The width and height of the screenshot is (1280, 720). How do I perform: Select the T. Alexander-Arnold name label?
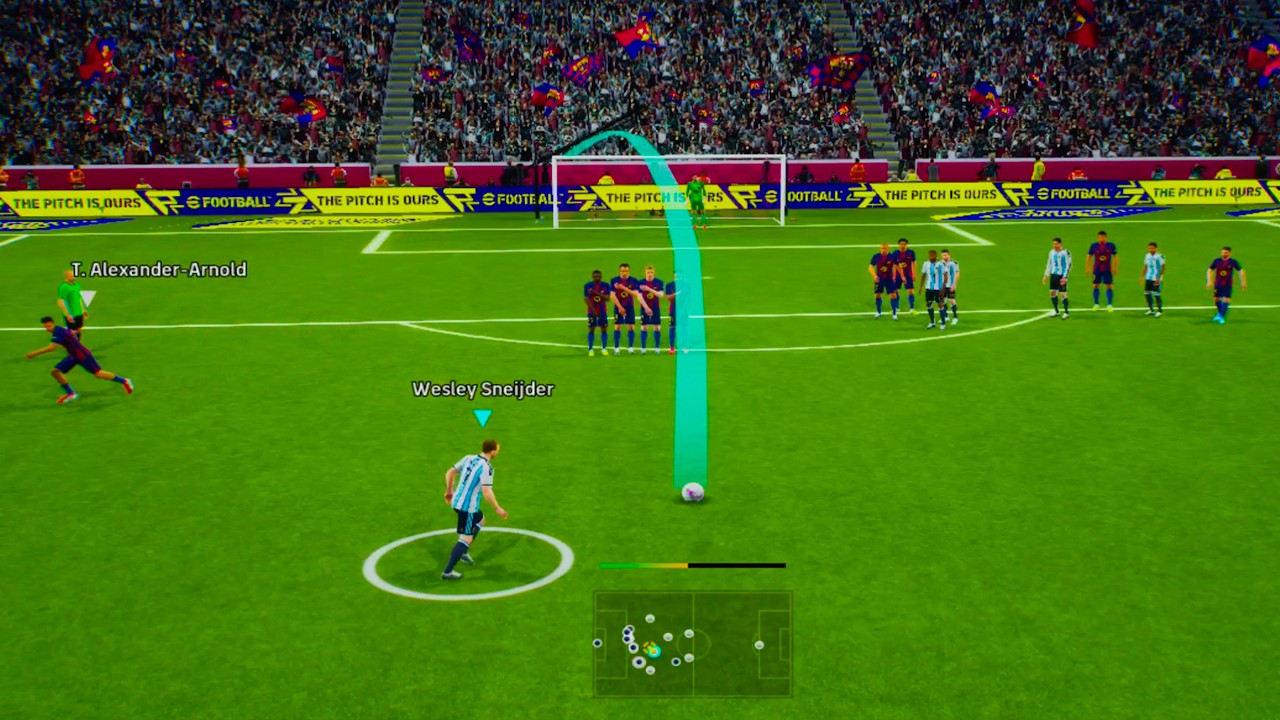tap(158, 269)
